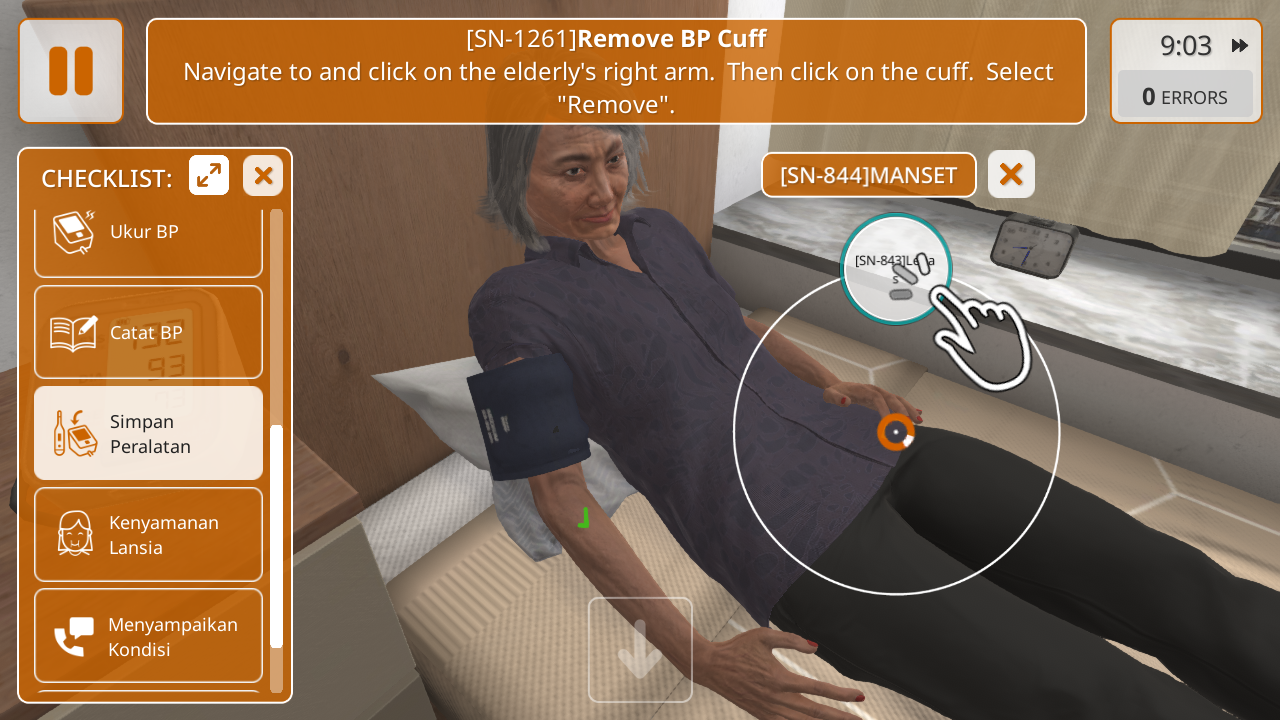The image size is (1280, 720).
Task: Click the down arrow navigation button
Action: 640,649
